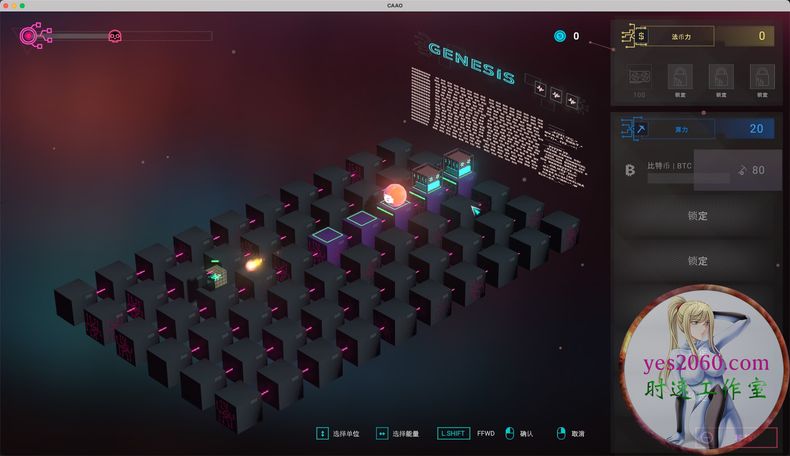Minimize the window with the yellow button
Viewport: 790px width, 456px height.
click(x=14, y=6)
